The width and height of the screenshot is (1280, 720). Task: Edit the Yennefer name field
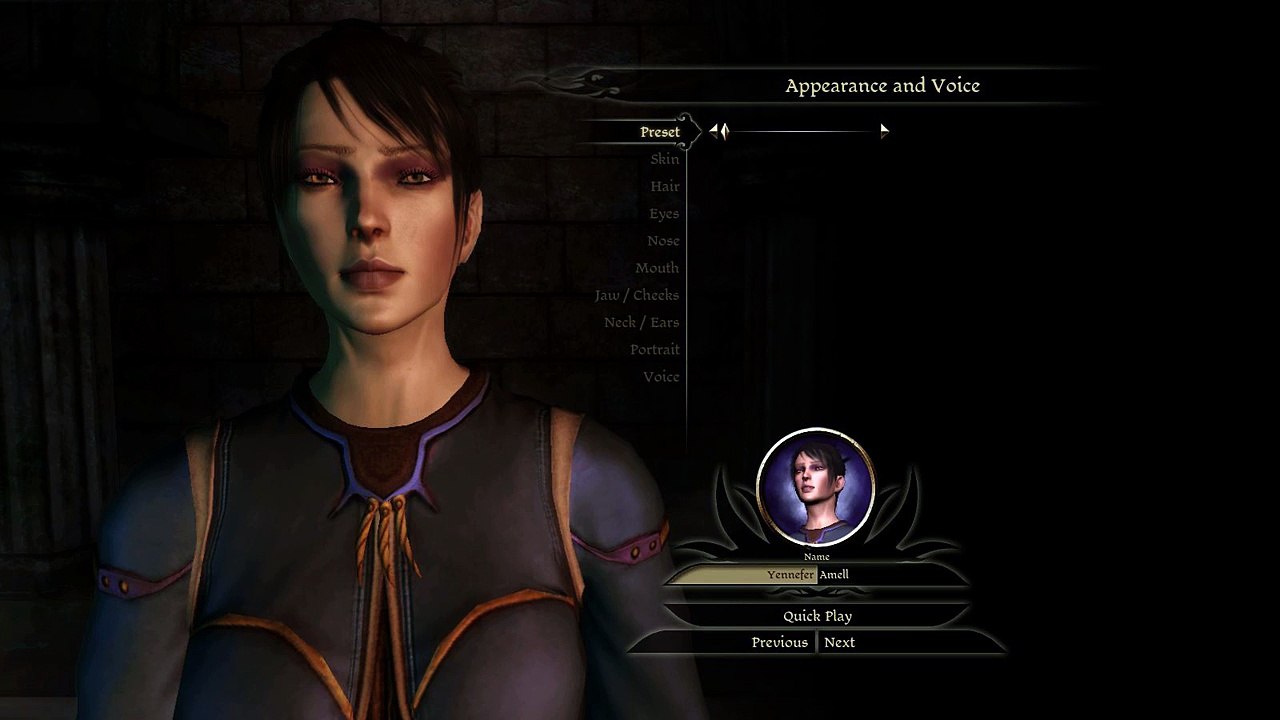pyautogui.click(x=790, y=575)
